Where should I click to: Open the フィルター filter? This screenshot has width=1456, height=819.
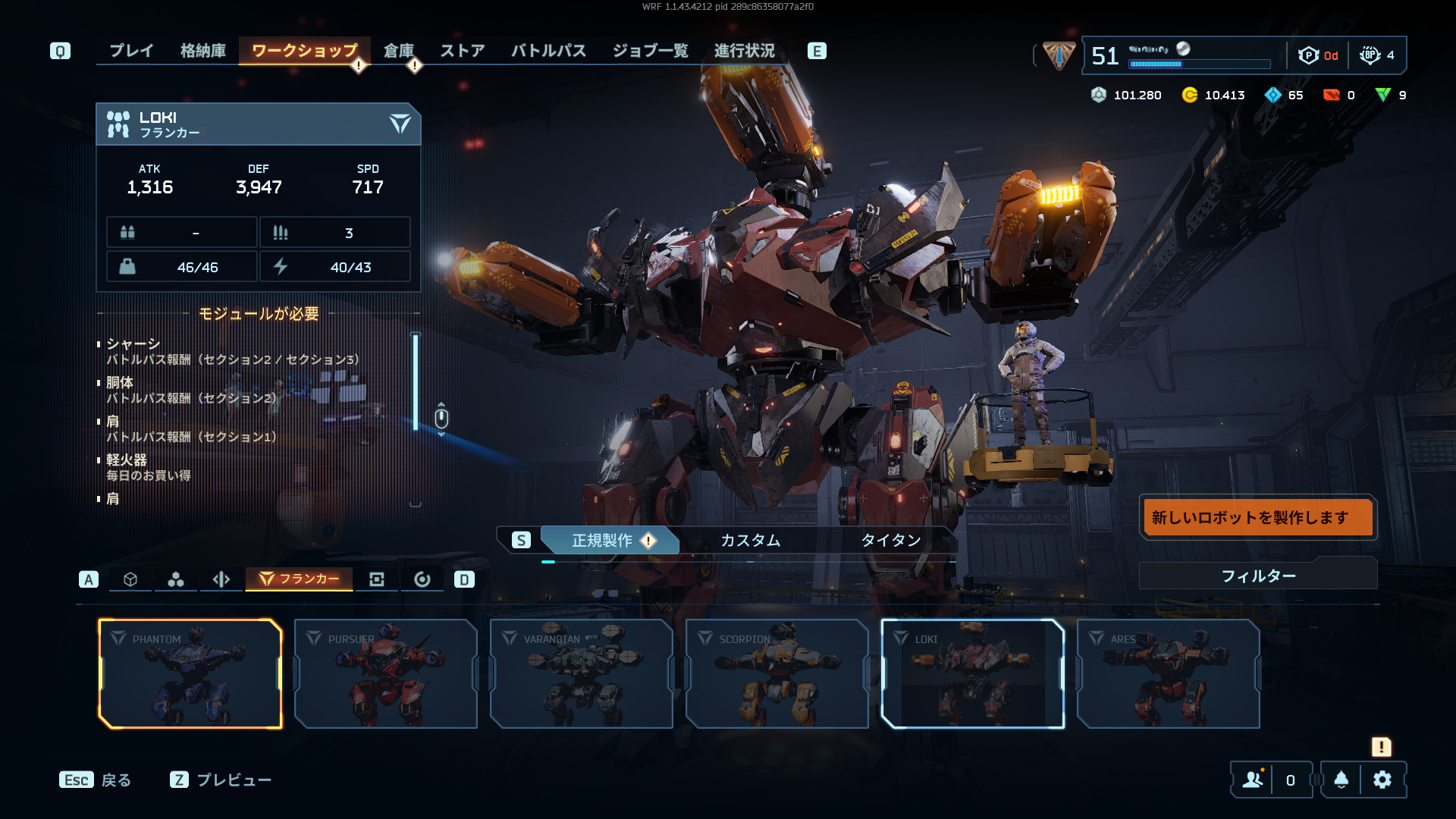[x=1257, y=576]
